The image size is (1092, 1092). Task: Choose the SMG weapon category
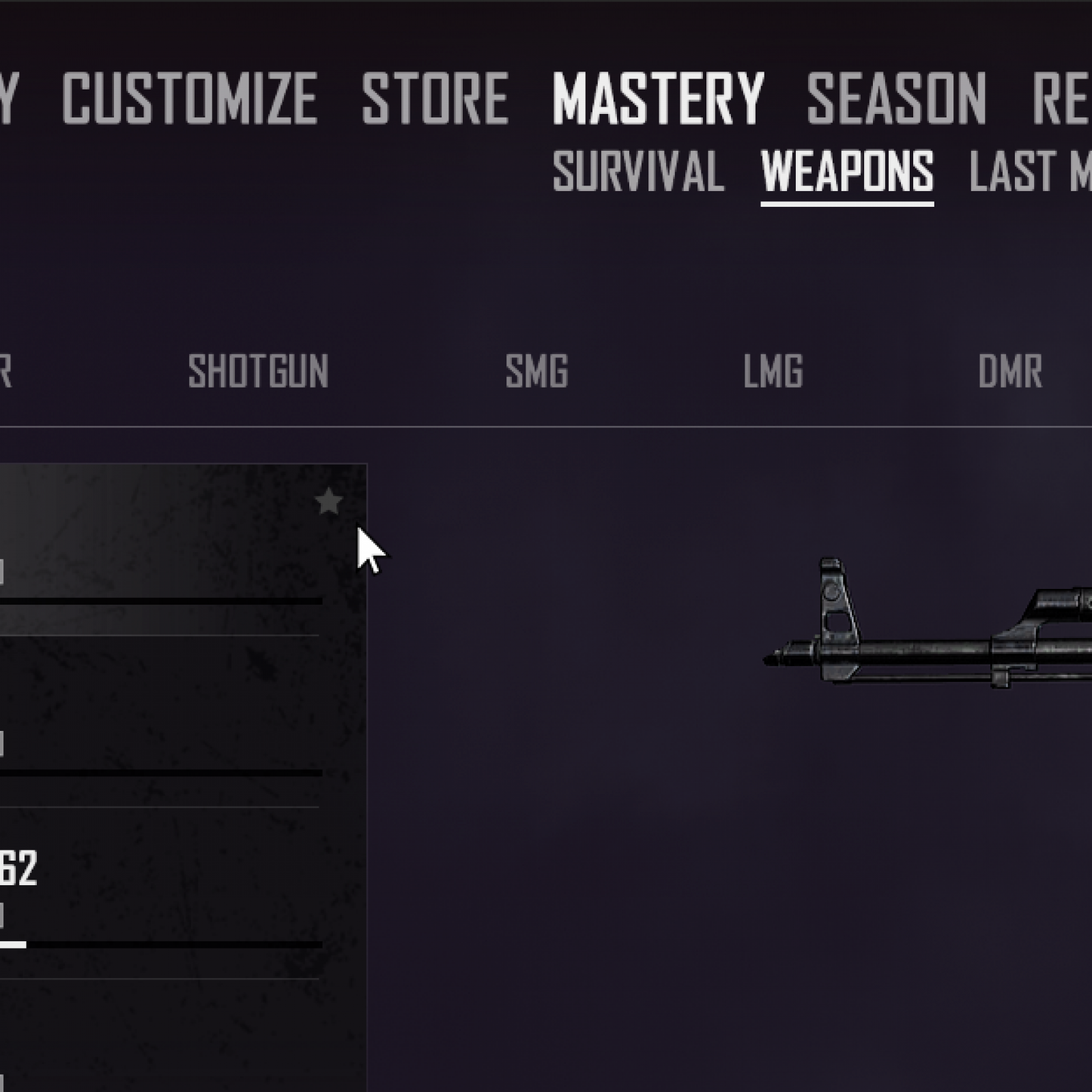[x=536, y=371]
